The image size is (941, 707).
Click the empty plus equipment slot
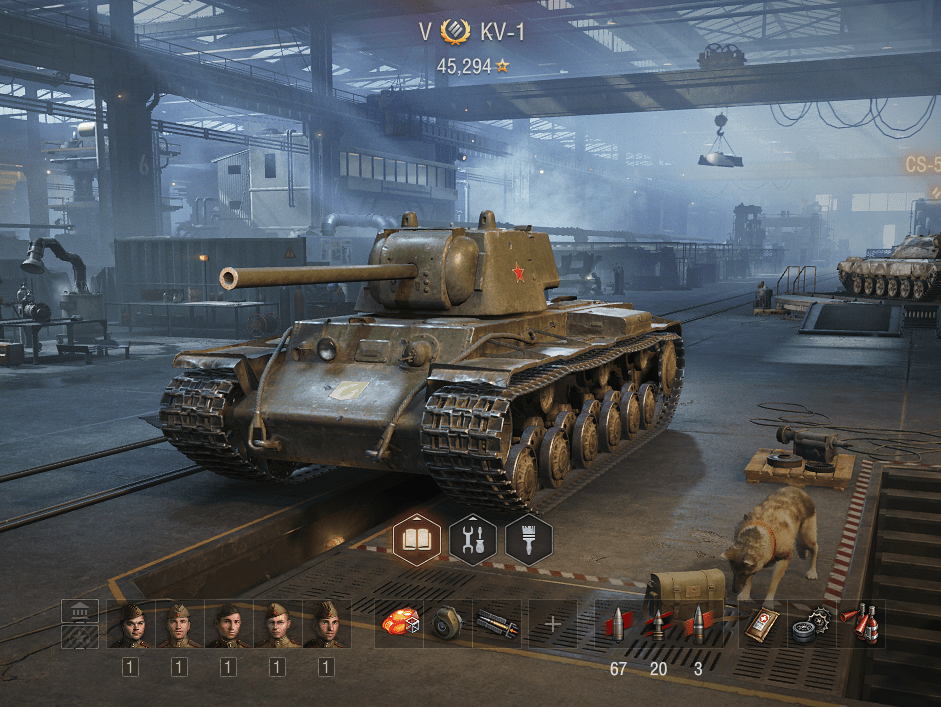point(552,625)
